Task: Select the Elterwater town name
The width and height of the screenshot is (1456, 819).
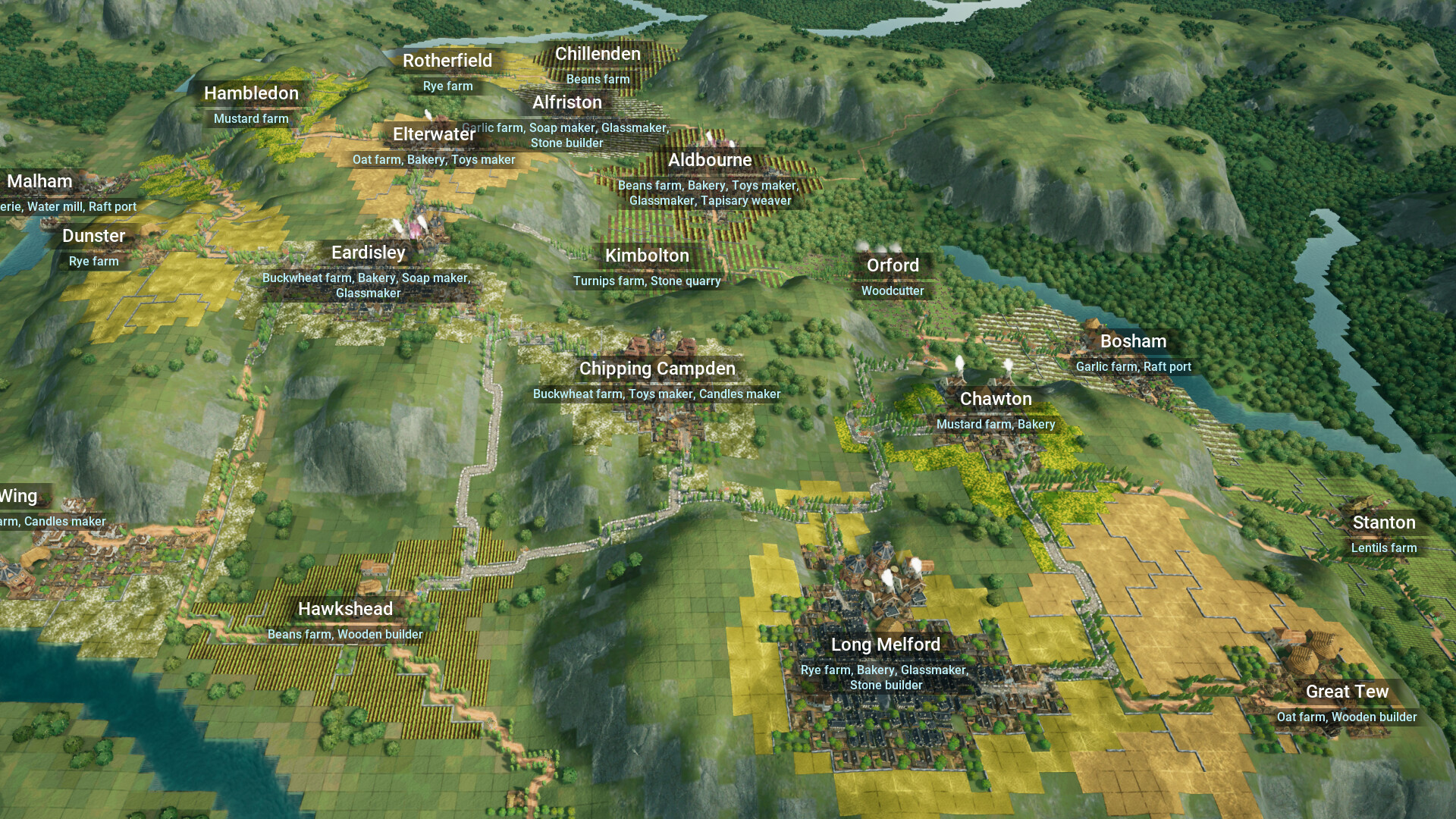Action: 435,134
